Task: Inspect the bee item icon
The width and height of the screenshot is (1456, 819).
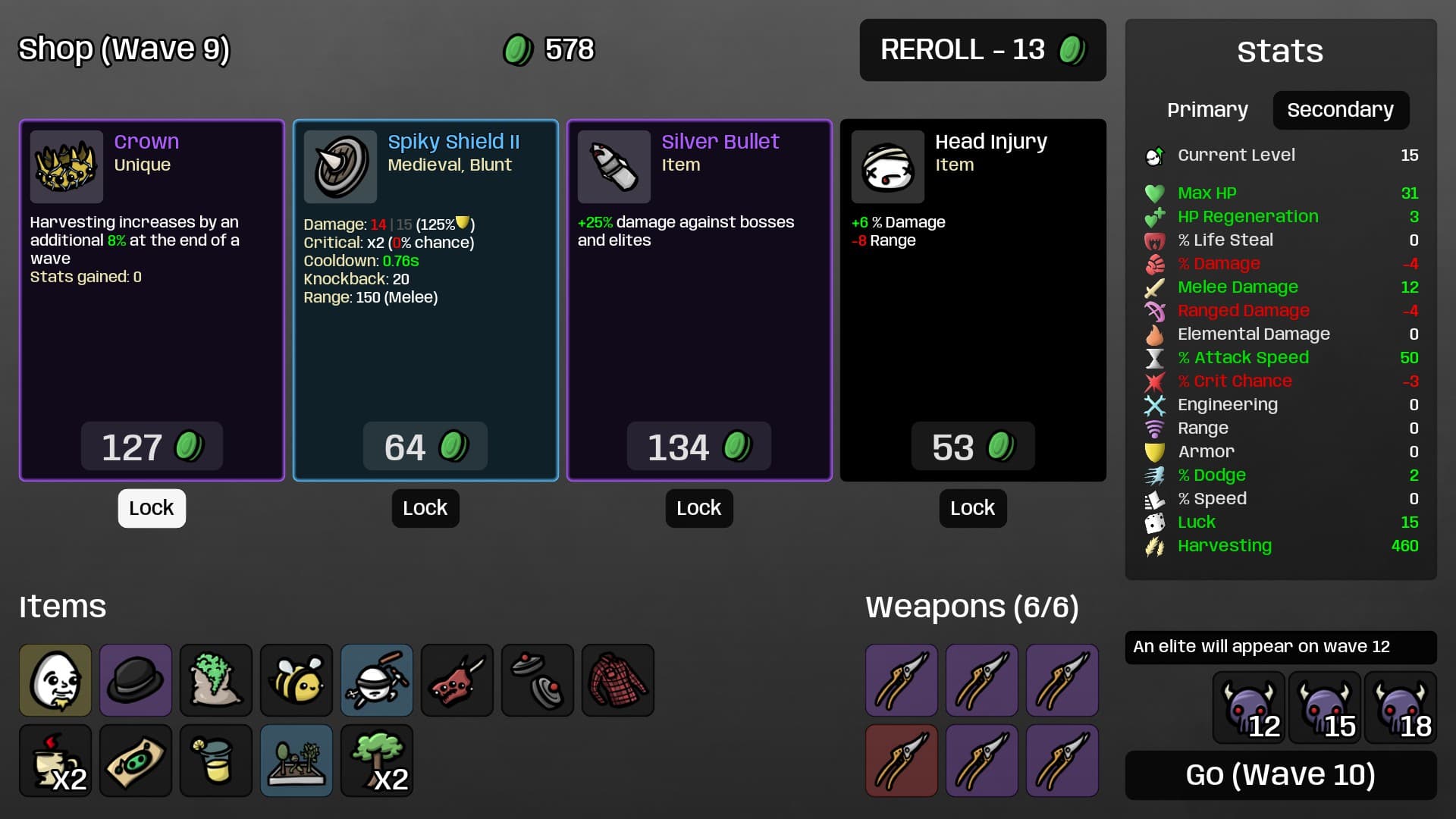Action: (x=297, y=680)
